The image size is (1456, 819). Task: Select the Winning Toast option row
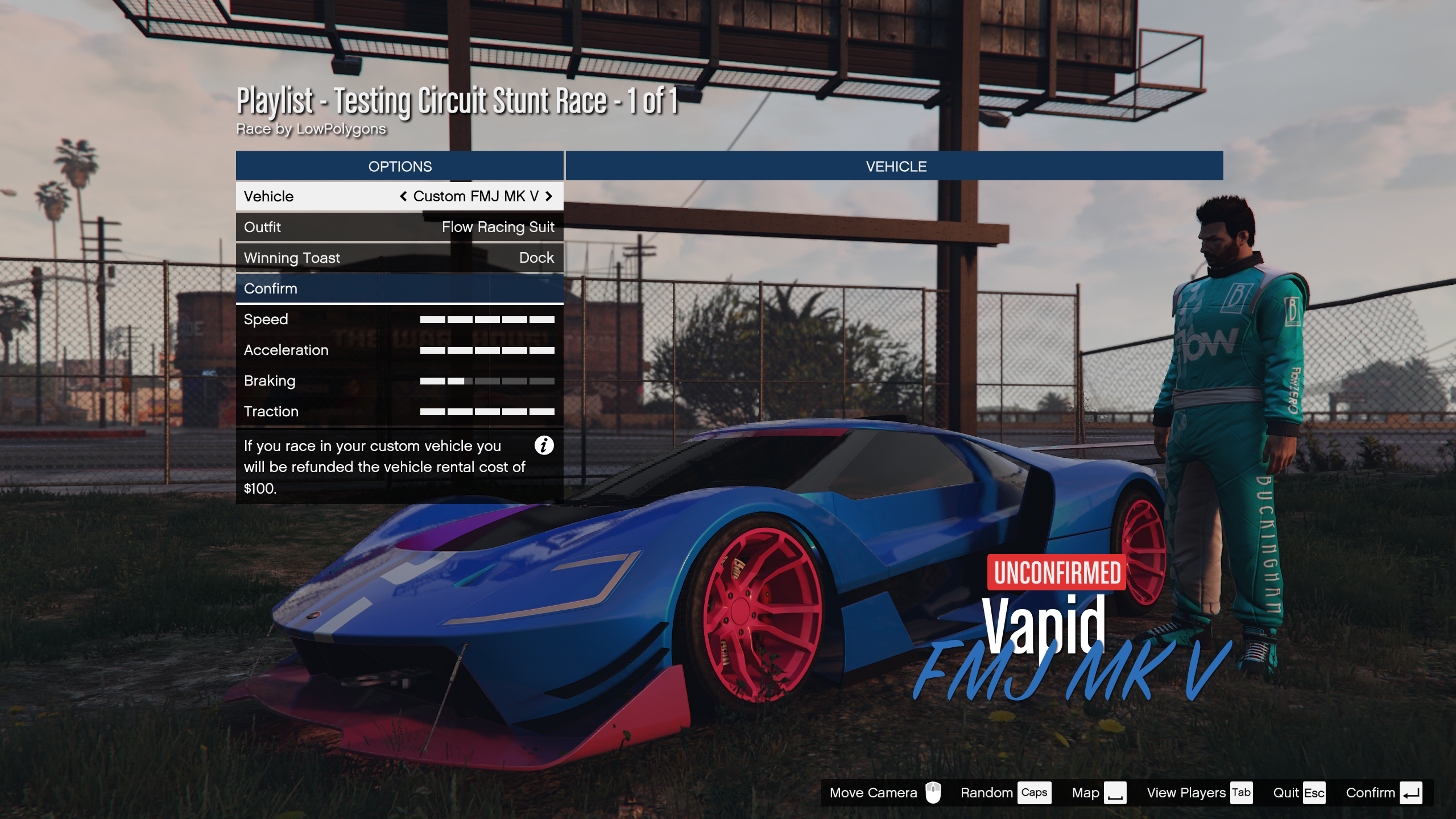click(399, 258)
